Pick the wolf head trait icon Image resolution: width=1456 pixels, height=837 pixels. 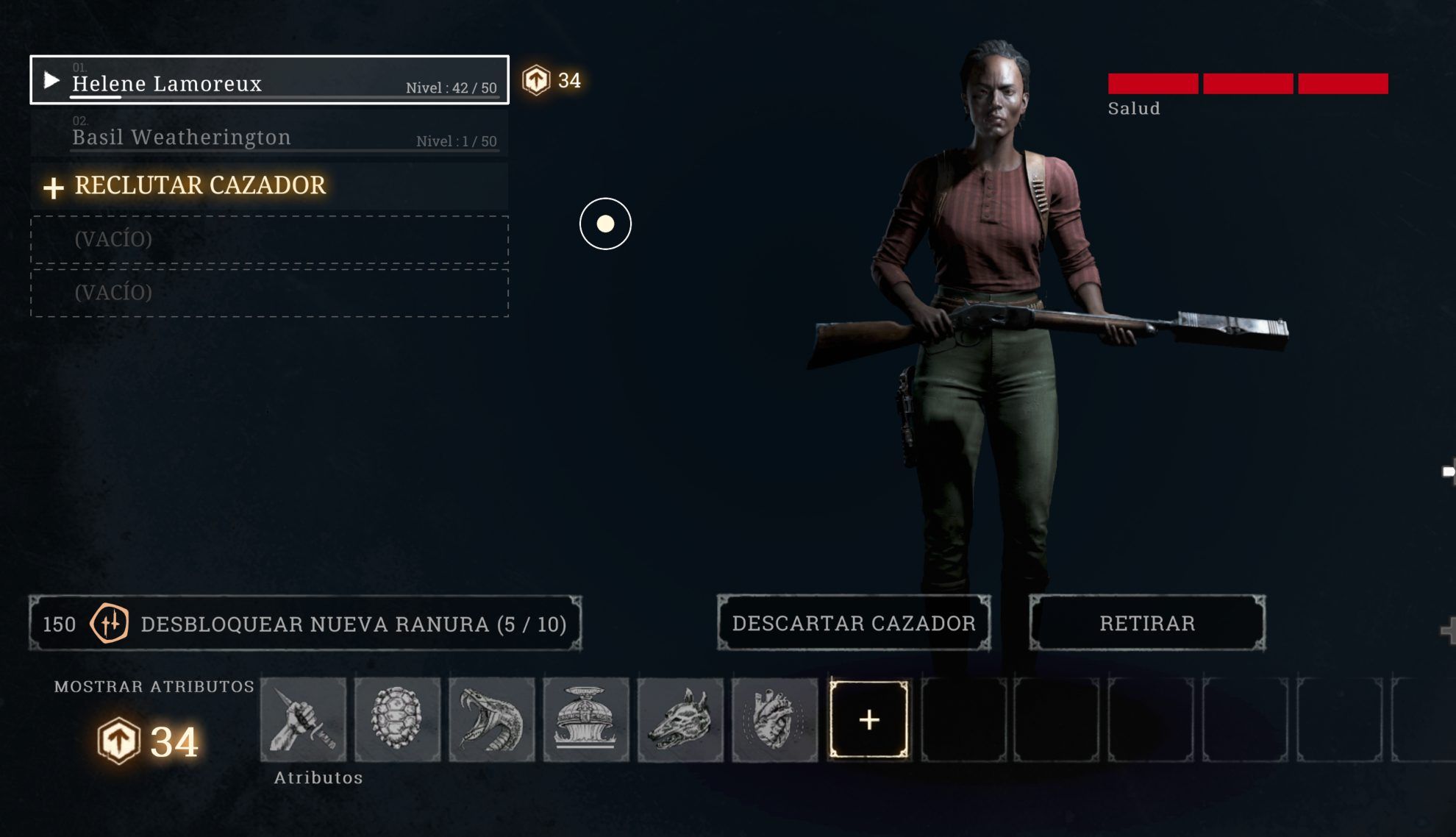[680, 719]
